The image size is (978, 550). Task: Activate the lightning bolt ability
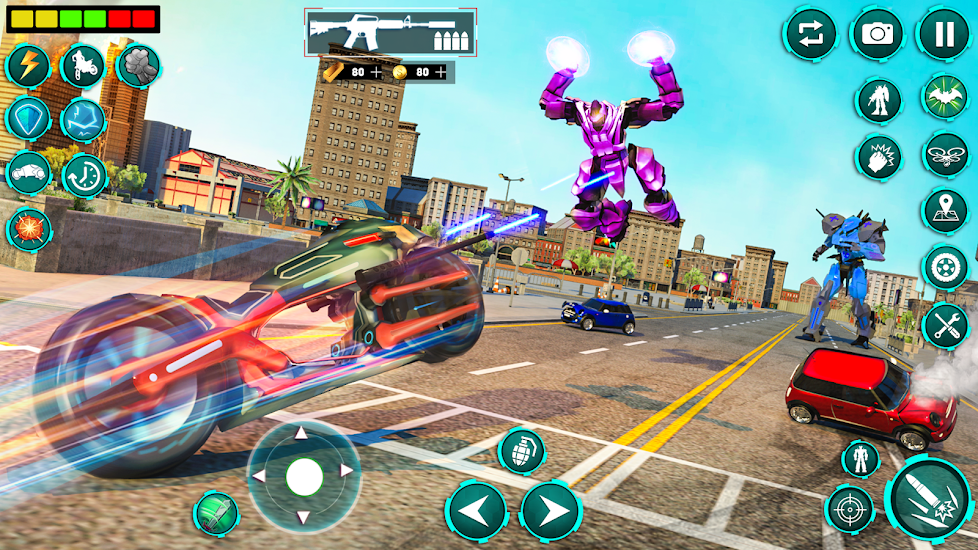[28, 67]
